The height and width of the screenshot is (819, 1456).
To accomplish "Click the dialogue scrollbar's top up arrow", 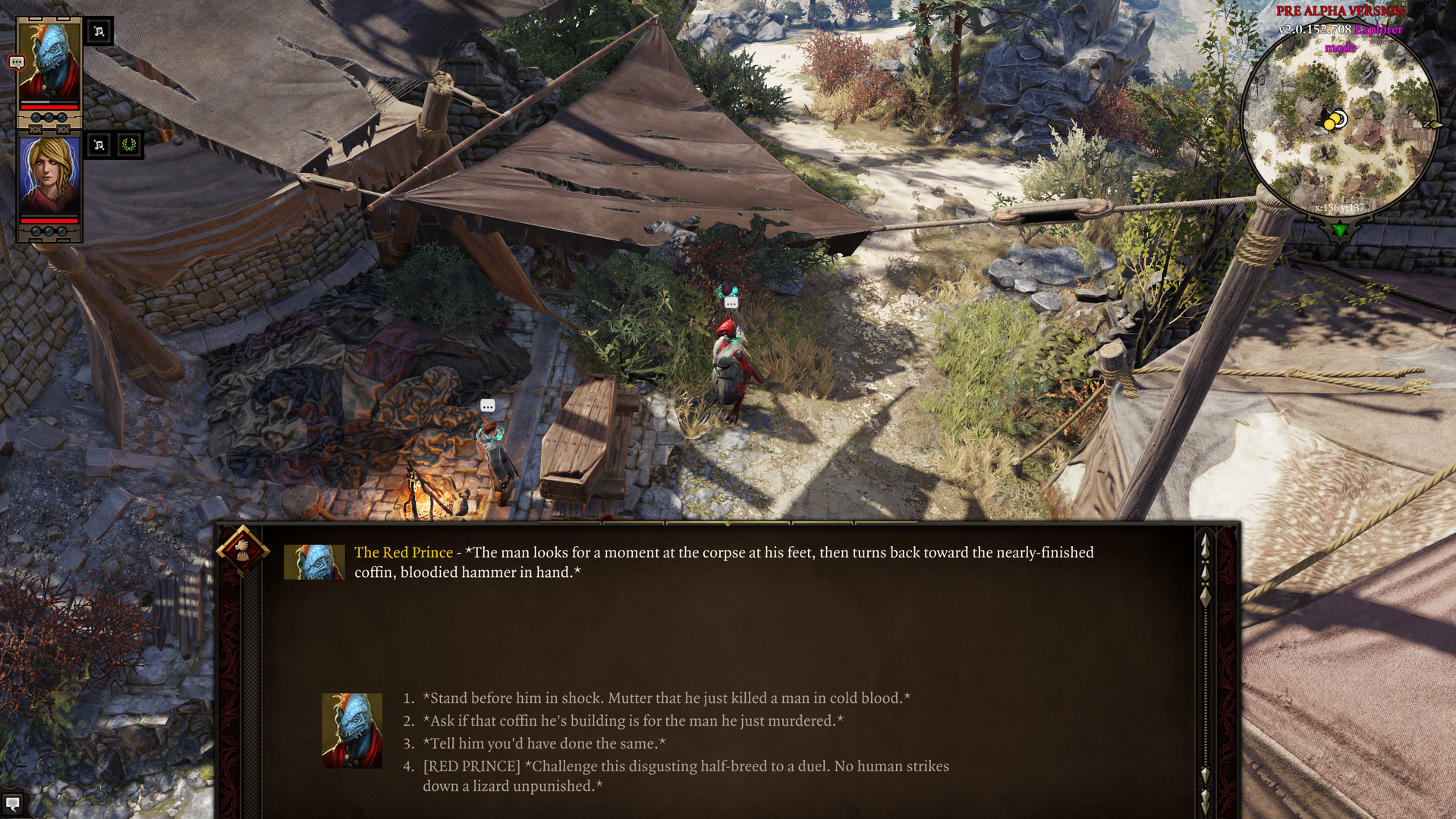I will pyautogui.click(x=1205, y=544).
